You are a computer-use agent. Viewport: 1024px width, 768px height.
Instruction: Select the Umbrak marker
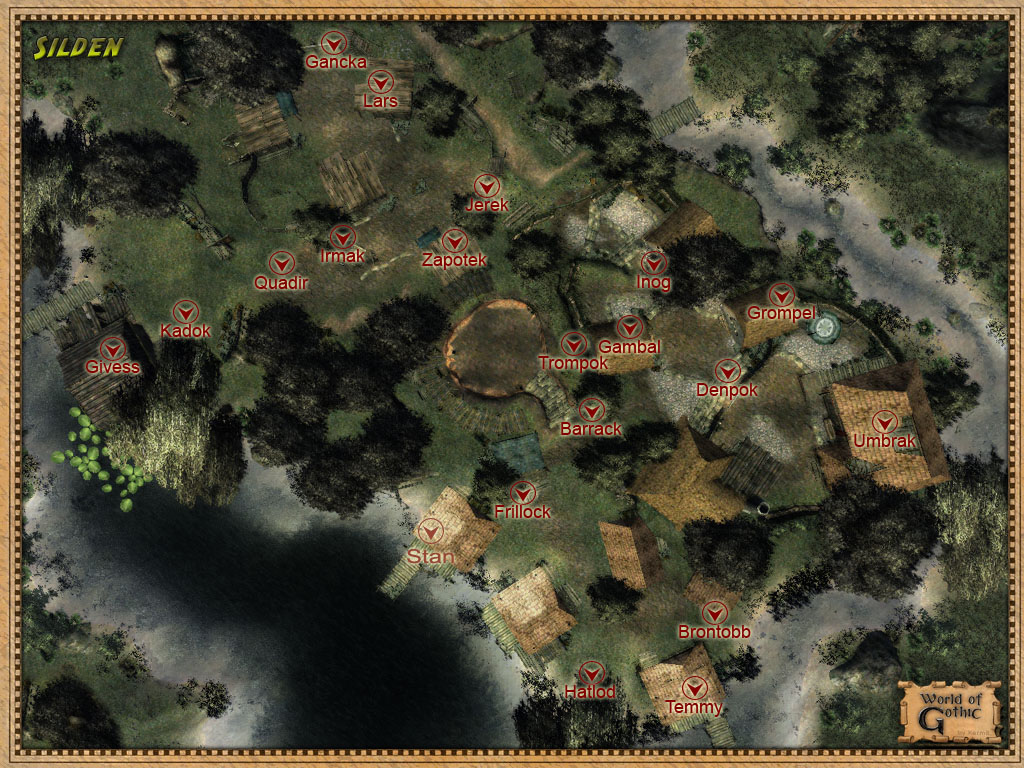click(x=884, y=422)
